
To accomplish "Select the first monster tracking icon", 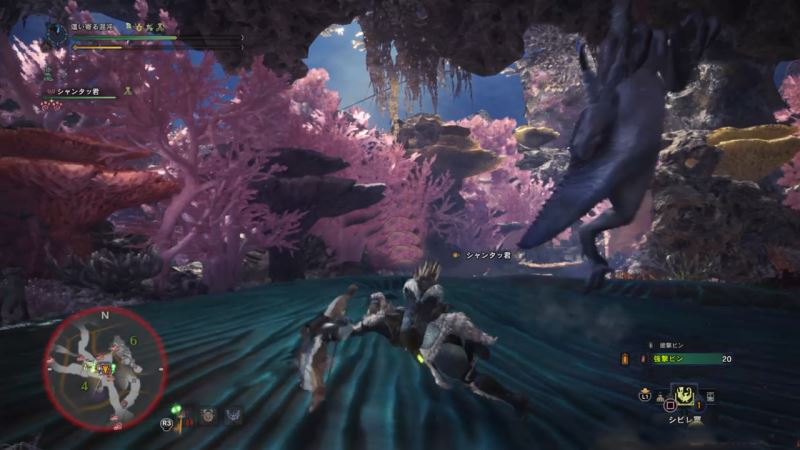I will click(x=208, y=415).
